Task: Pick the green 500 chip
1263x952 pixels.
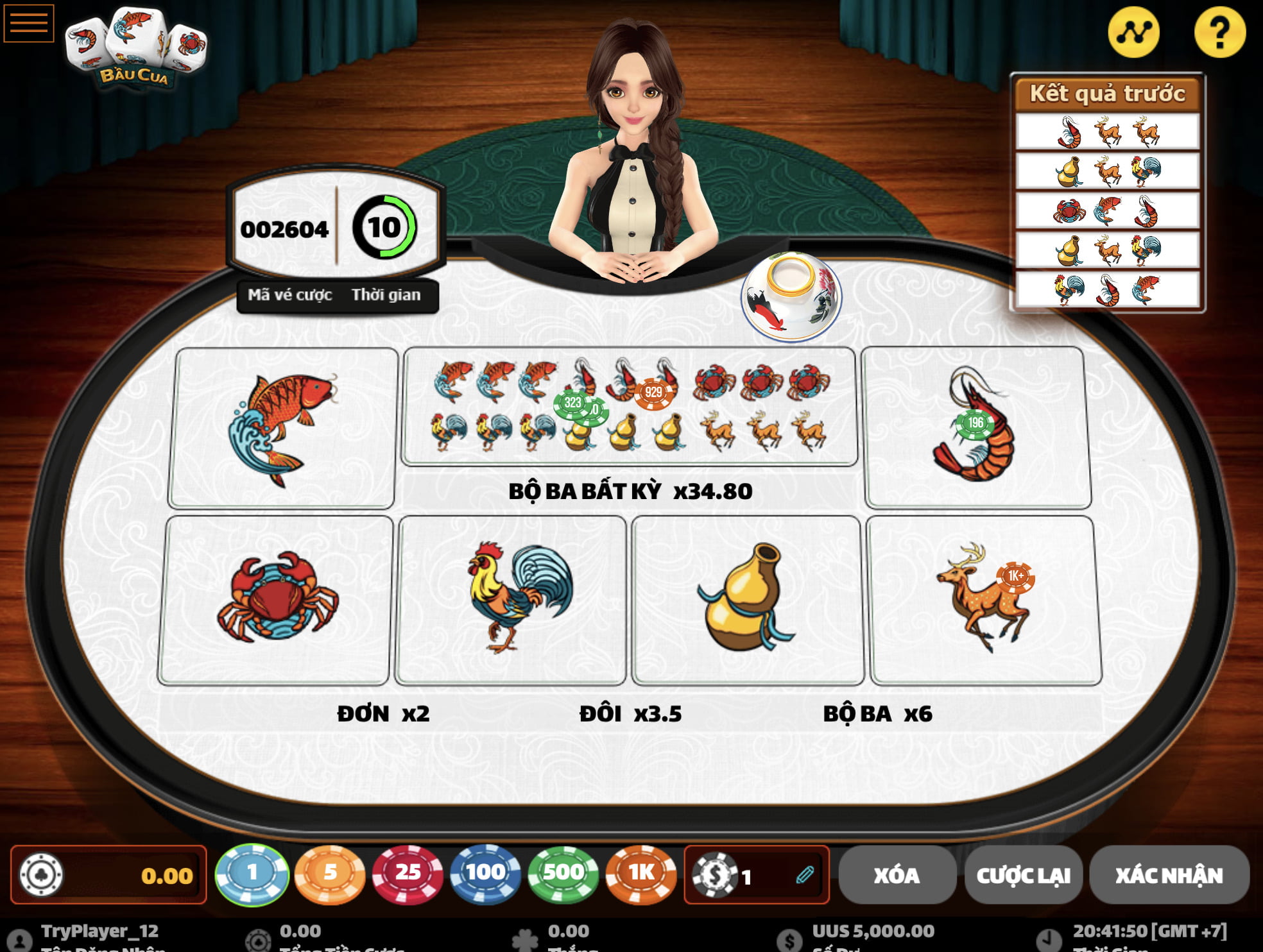Action: 563,874
